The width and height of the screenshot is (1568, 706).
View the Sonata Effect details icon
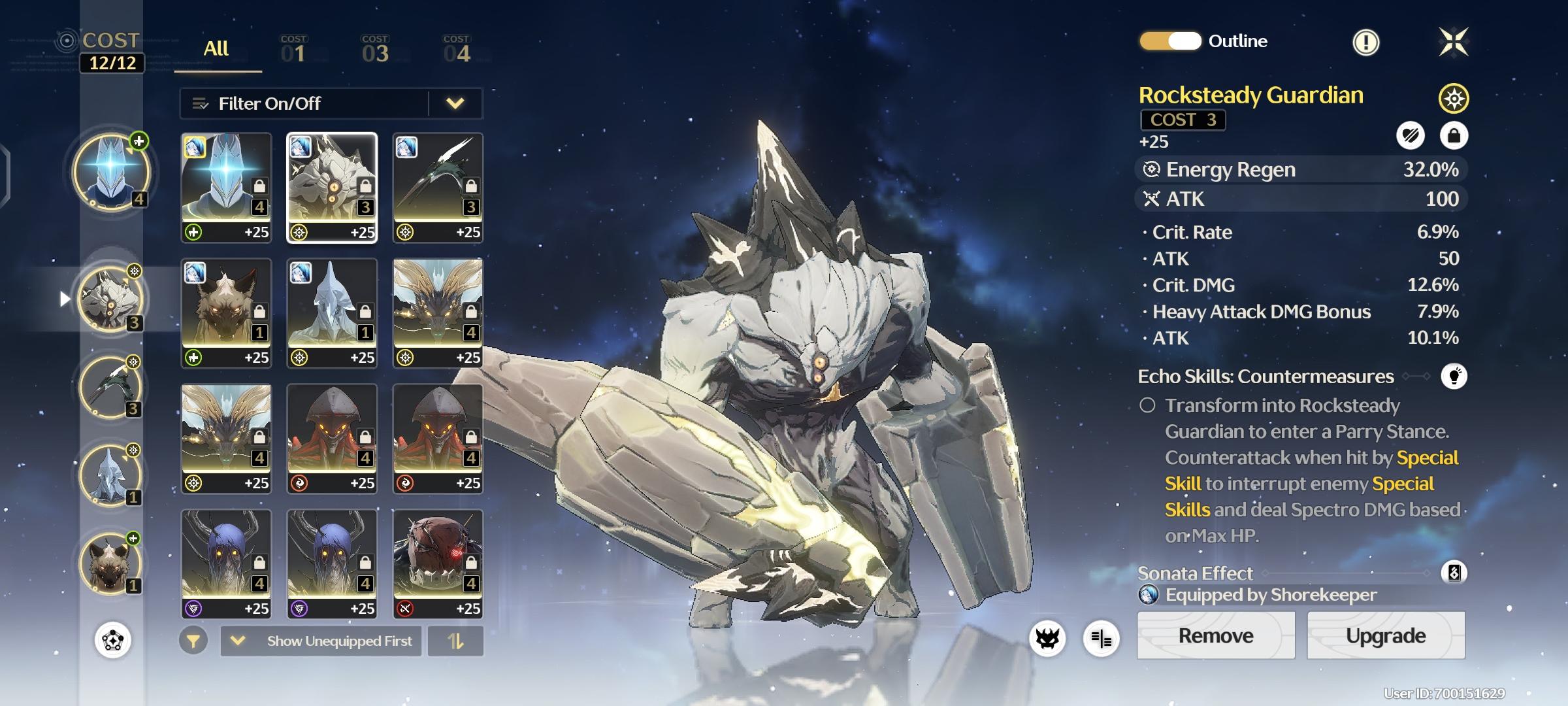[1454, 573]
